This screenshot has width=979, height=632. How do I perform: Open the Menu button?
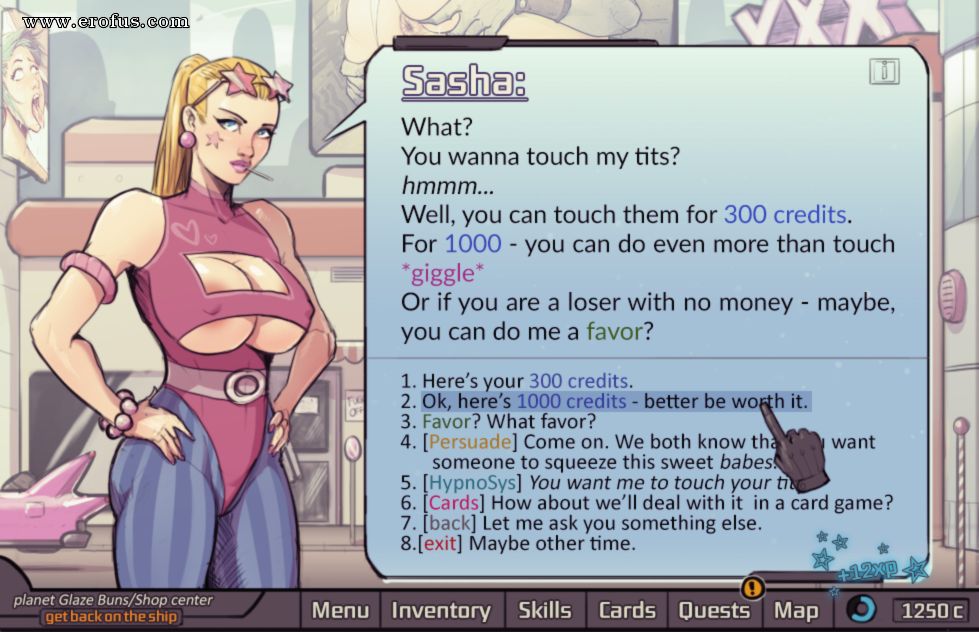(340, 610)
